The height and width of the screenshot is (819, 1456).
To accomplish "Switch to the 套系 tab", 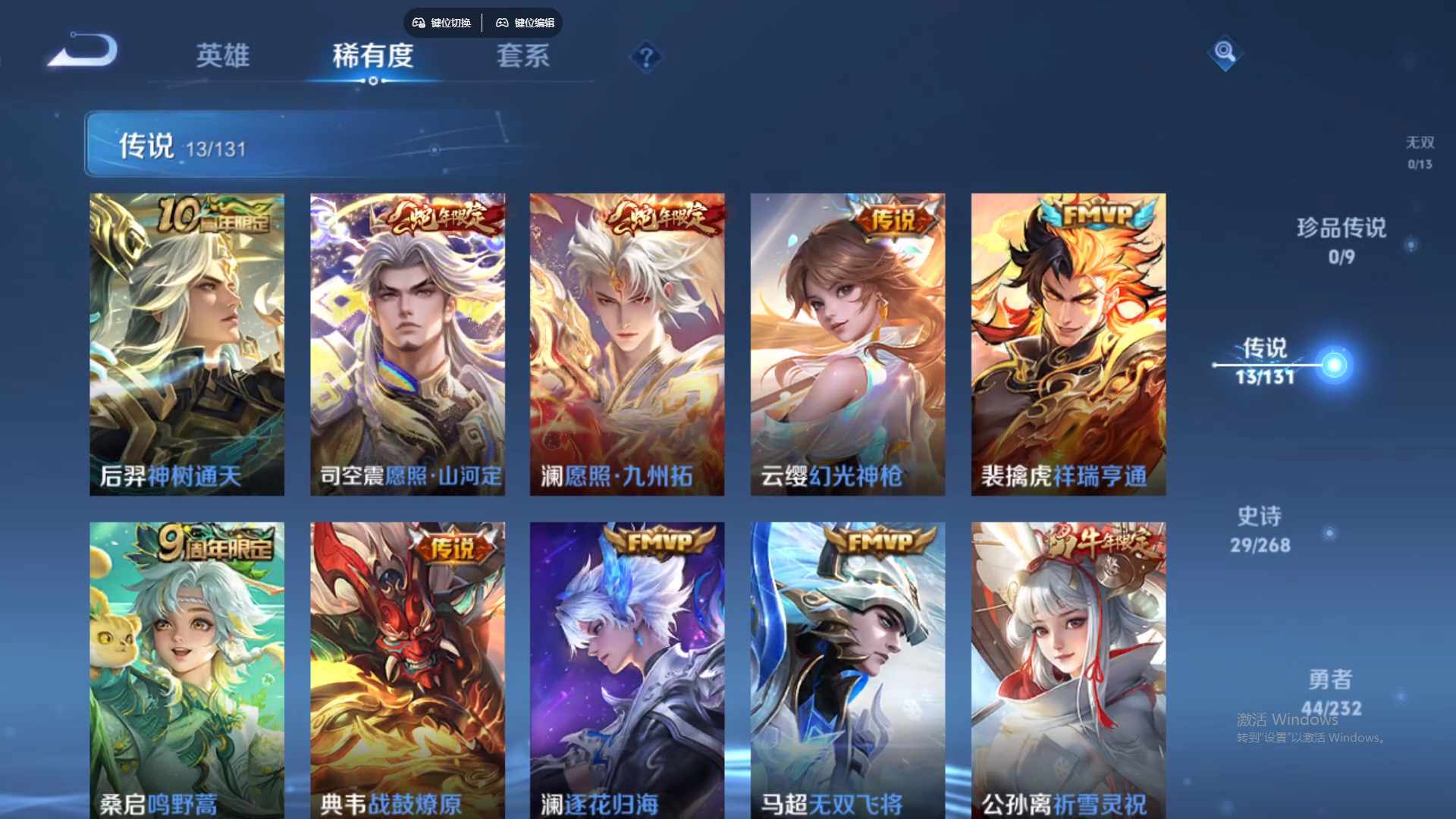I will [x=522, y=57].
